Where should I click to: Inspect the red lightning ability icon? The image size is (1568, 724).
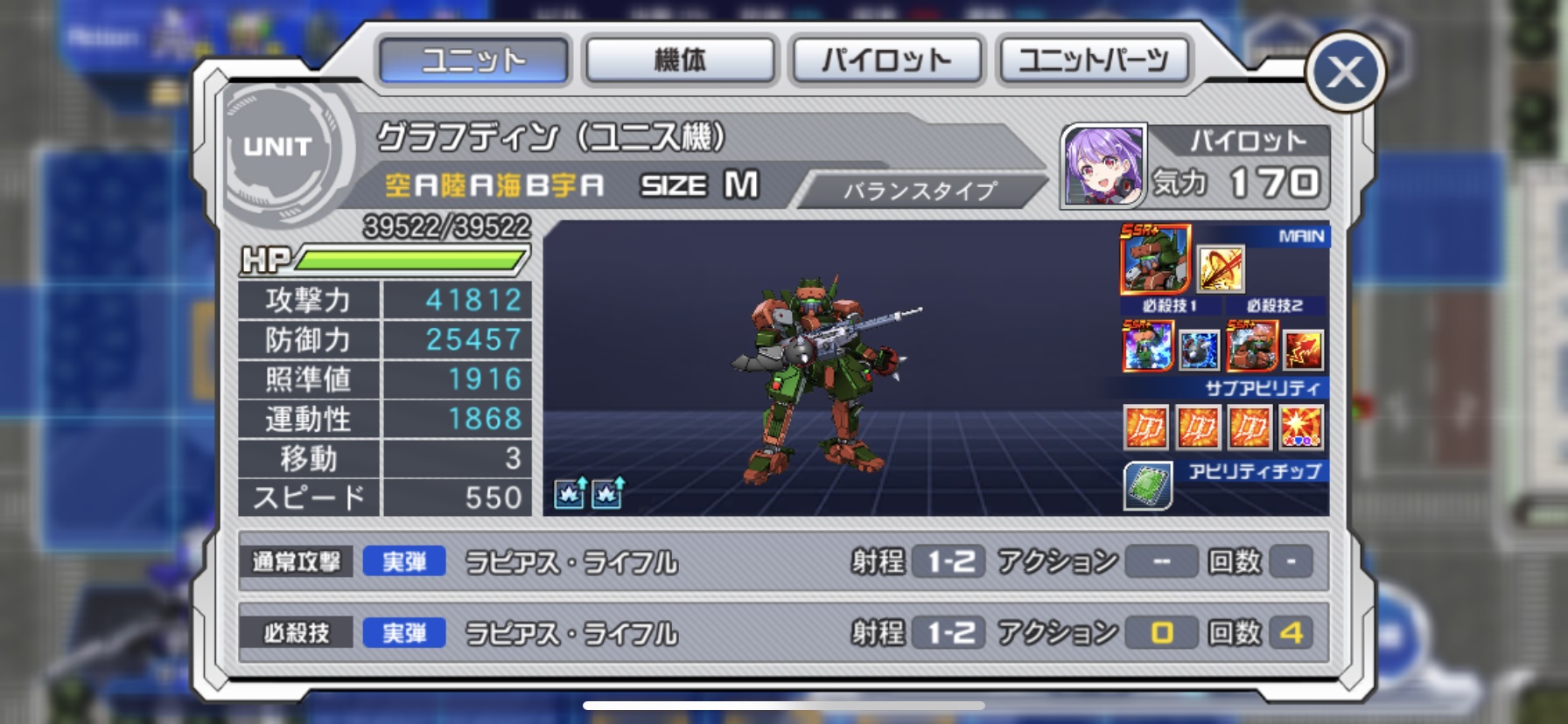coord(1302,350)
